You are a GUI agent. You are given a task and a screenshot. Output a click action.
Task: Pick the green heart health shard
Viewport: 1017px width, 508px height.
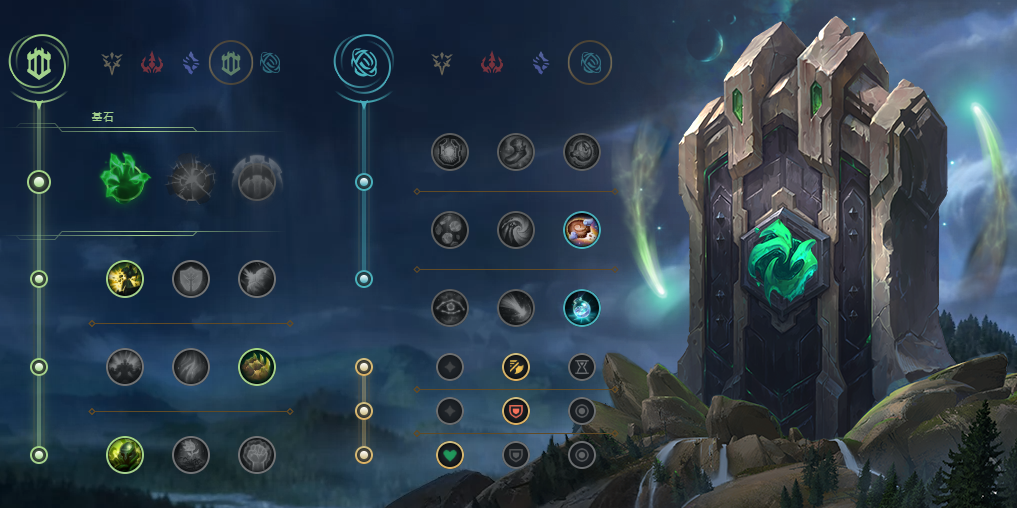(x=450, y=455)
